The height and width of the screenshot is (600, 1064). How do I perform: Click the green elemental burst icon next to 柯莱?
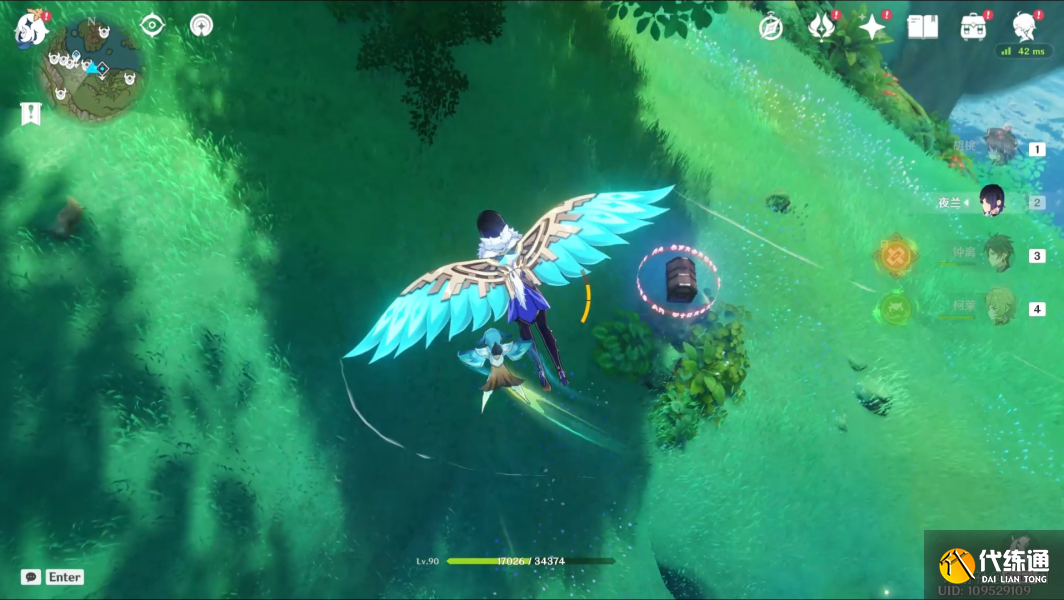893,307
